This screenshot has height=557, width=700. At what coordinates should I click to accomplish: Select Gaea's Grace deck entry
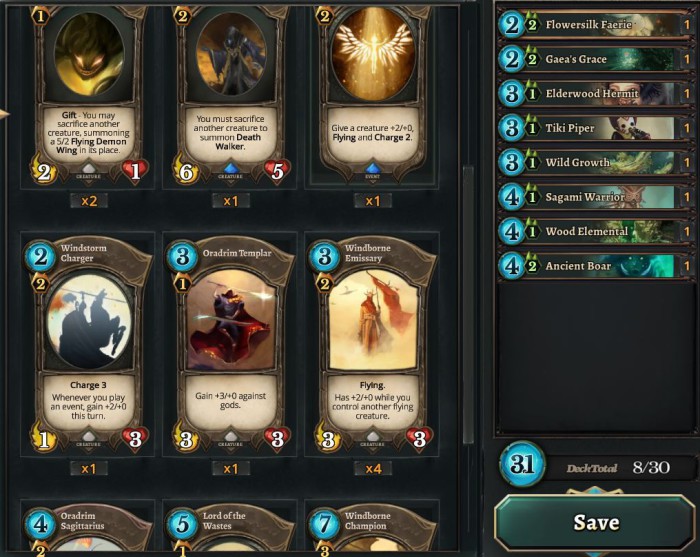pyautogui.click(x=595, y=59)
